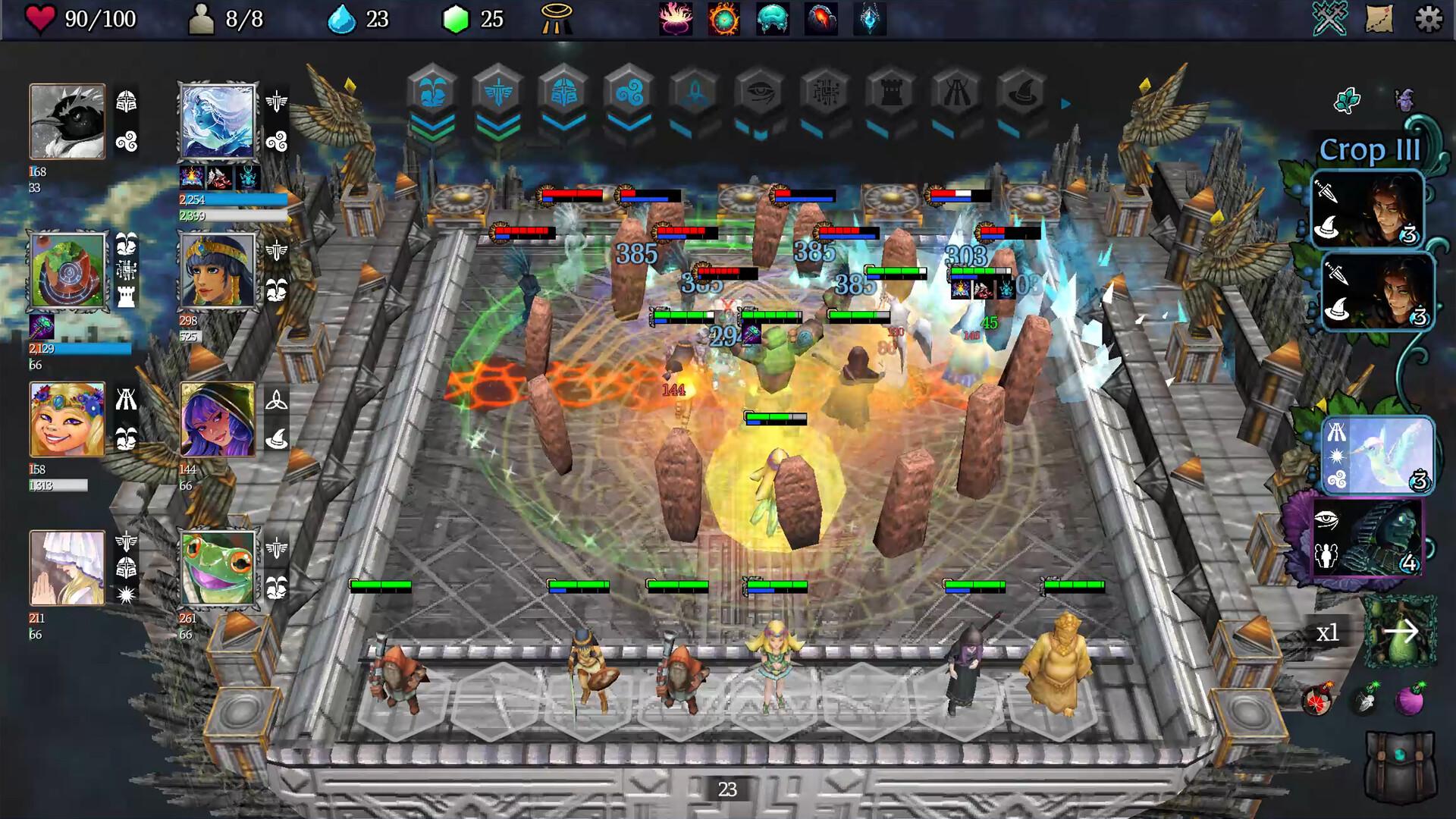Click the ice hero's blue mana bar

[231, 199]
